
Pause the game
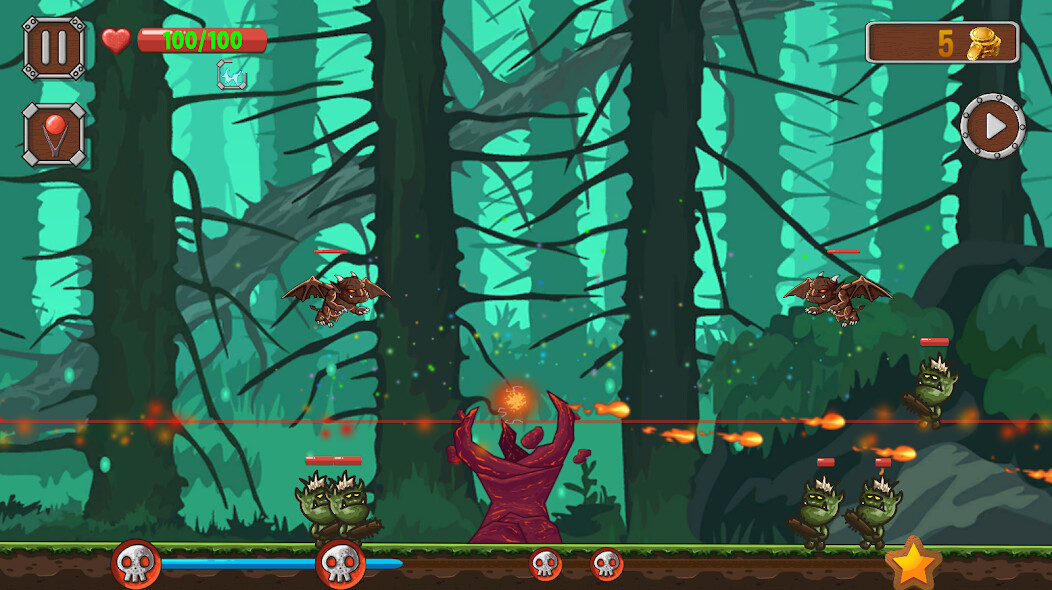(x=54, y=47)
